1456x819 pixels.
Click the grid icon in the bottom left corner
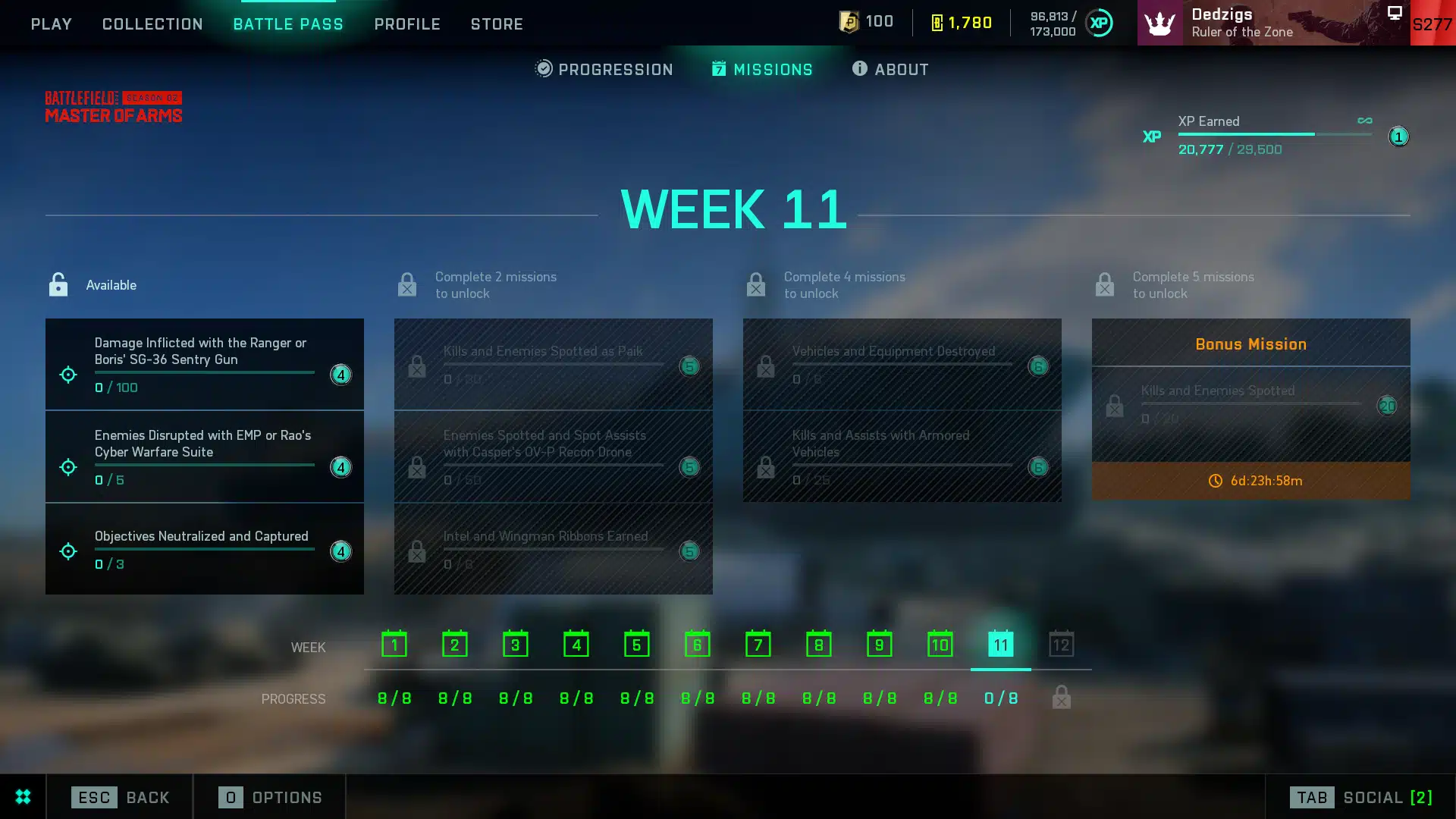[x=23, y=797]
